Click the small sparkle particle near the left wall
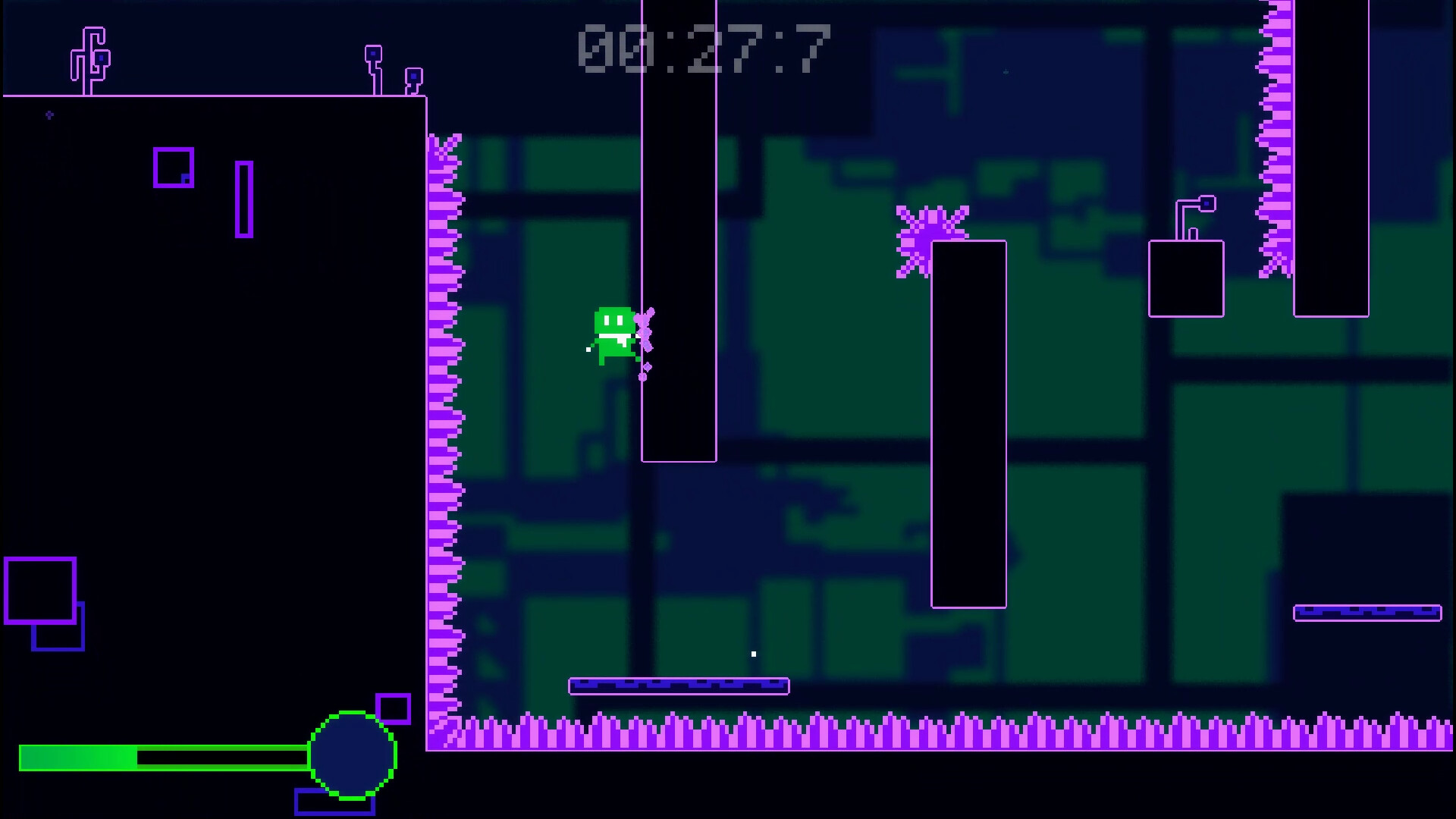This screenshot has width=1456, height=819. tap(50, 115)
